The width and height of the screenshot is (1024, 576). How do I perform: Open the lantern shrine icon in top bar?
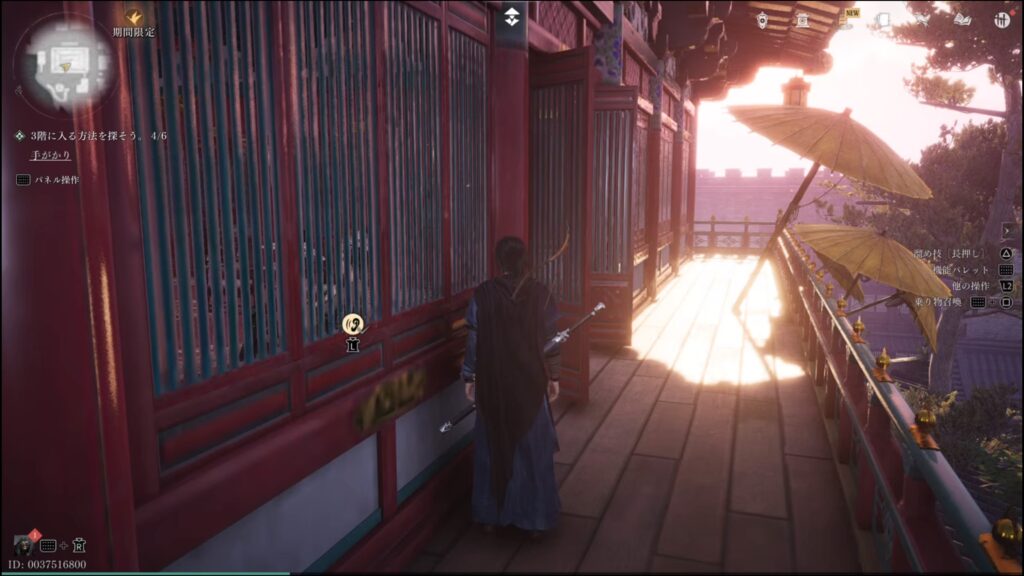tap(802, 19)
